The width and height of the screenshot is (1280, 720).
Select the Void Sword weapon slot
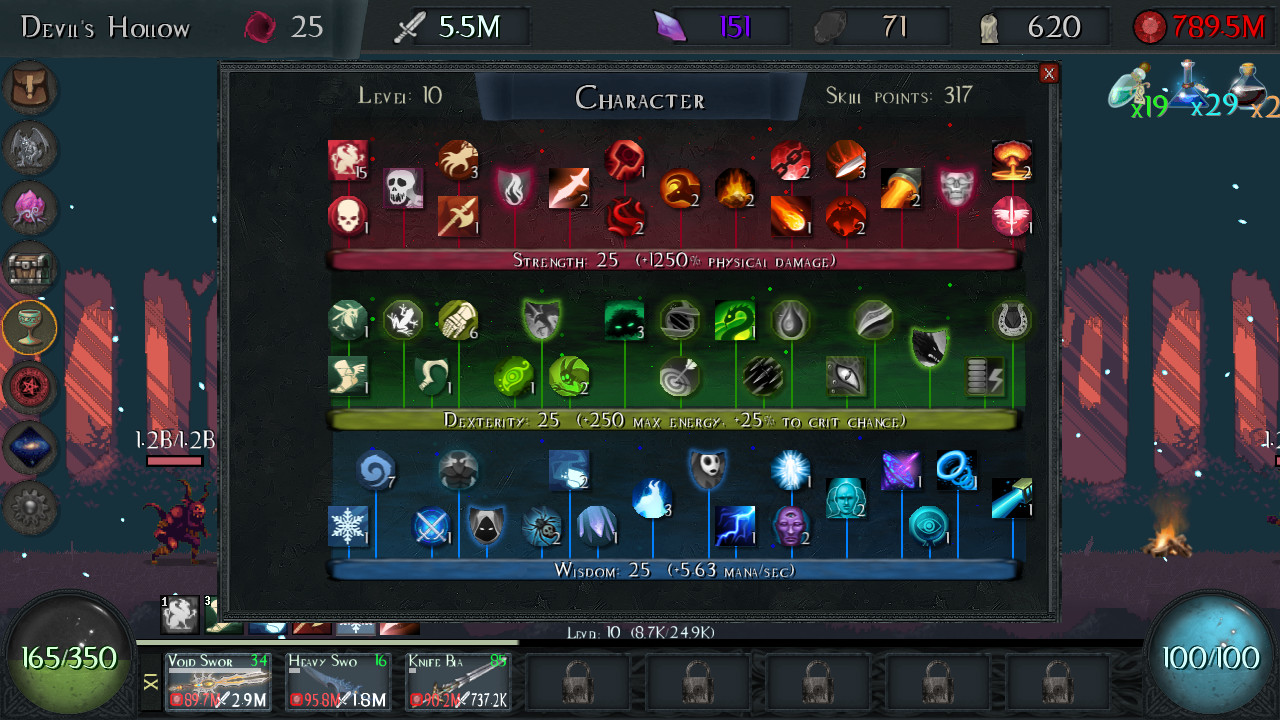point(218,682)
